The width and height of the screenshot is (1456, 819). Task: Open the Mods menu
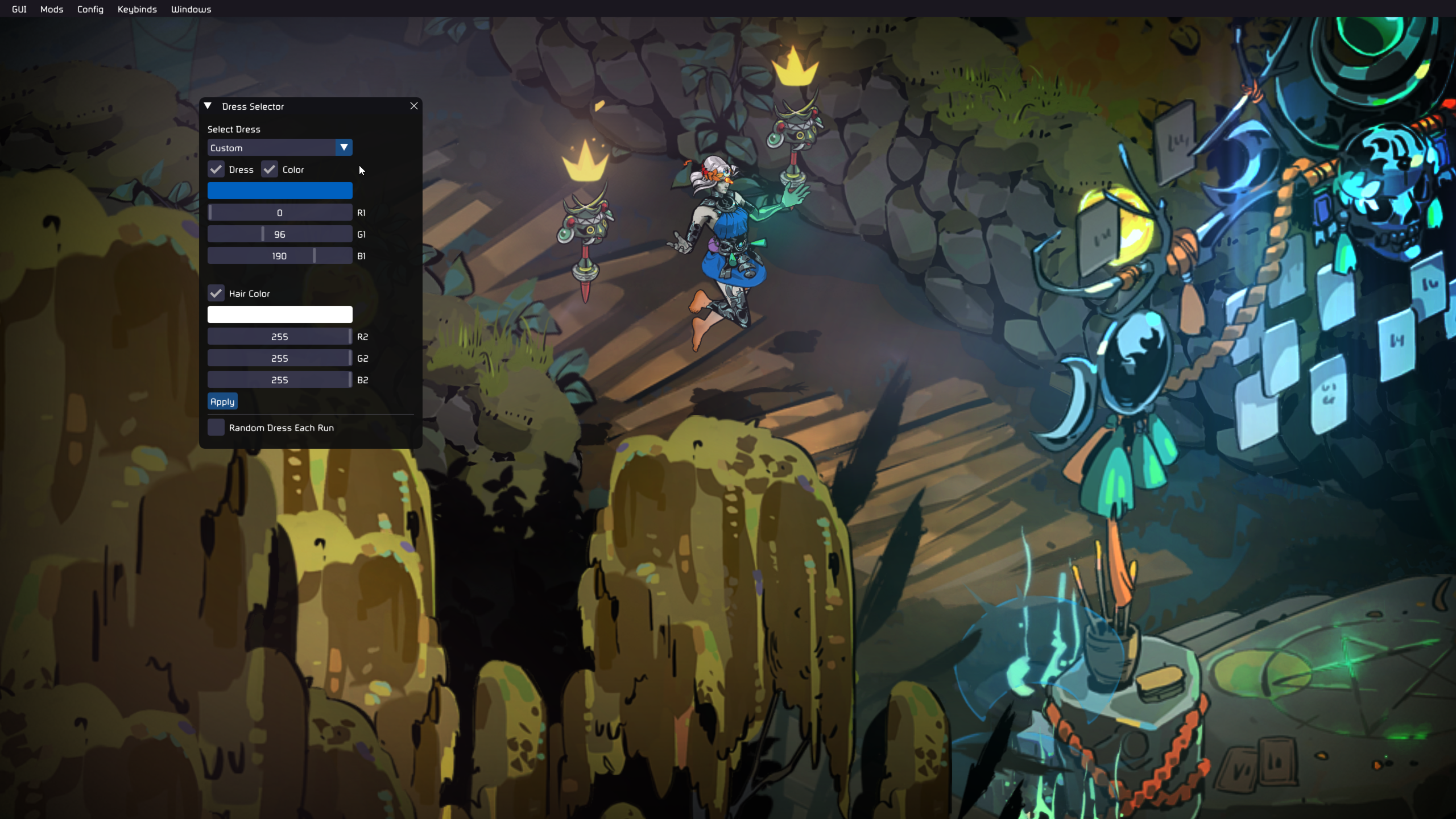[52, 9]
